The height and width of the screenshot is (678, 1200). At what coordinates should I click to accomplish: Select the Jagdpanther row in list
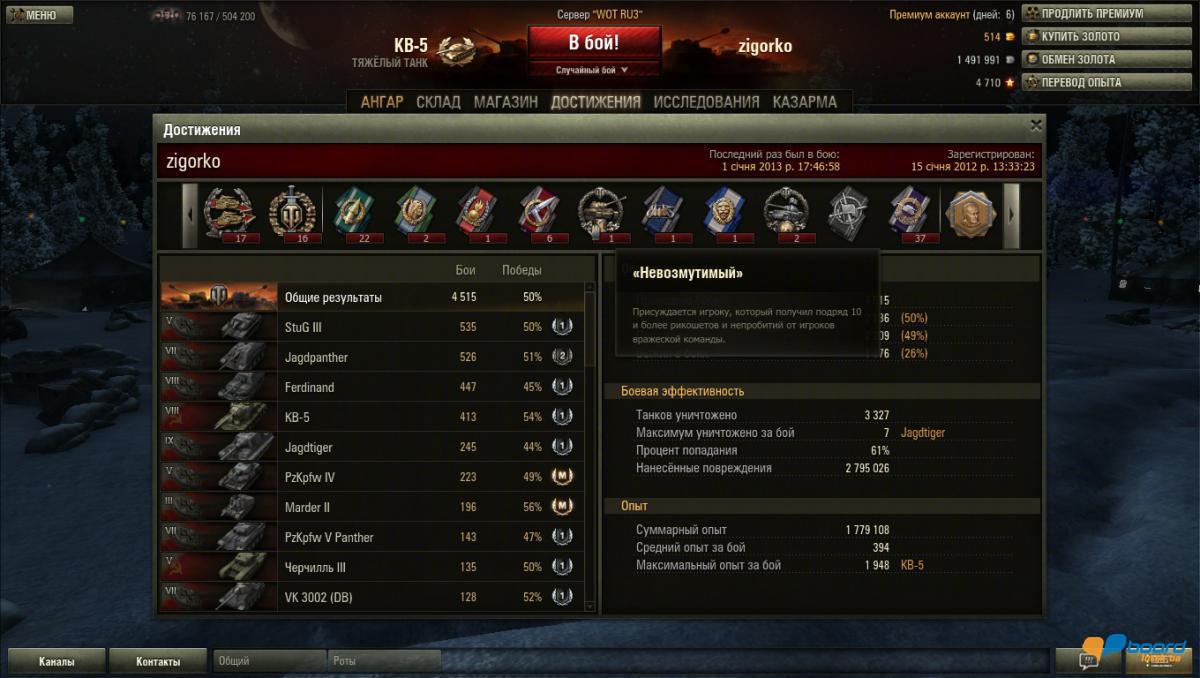370,357
